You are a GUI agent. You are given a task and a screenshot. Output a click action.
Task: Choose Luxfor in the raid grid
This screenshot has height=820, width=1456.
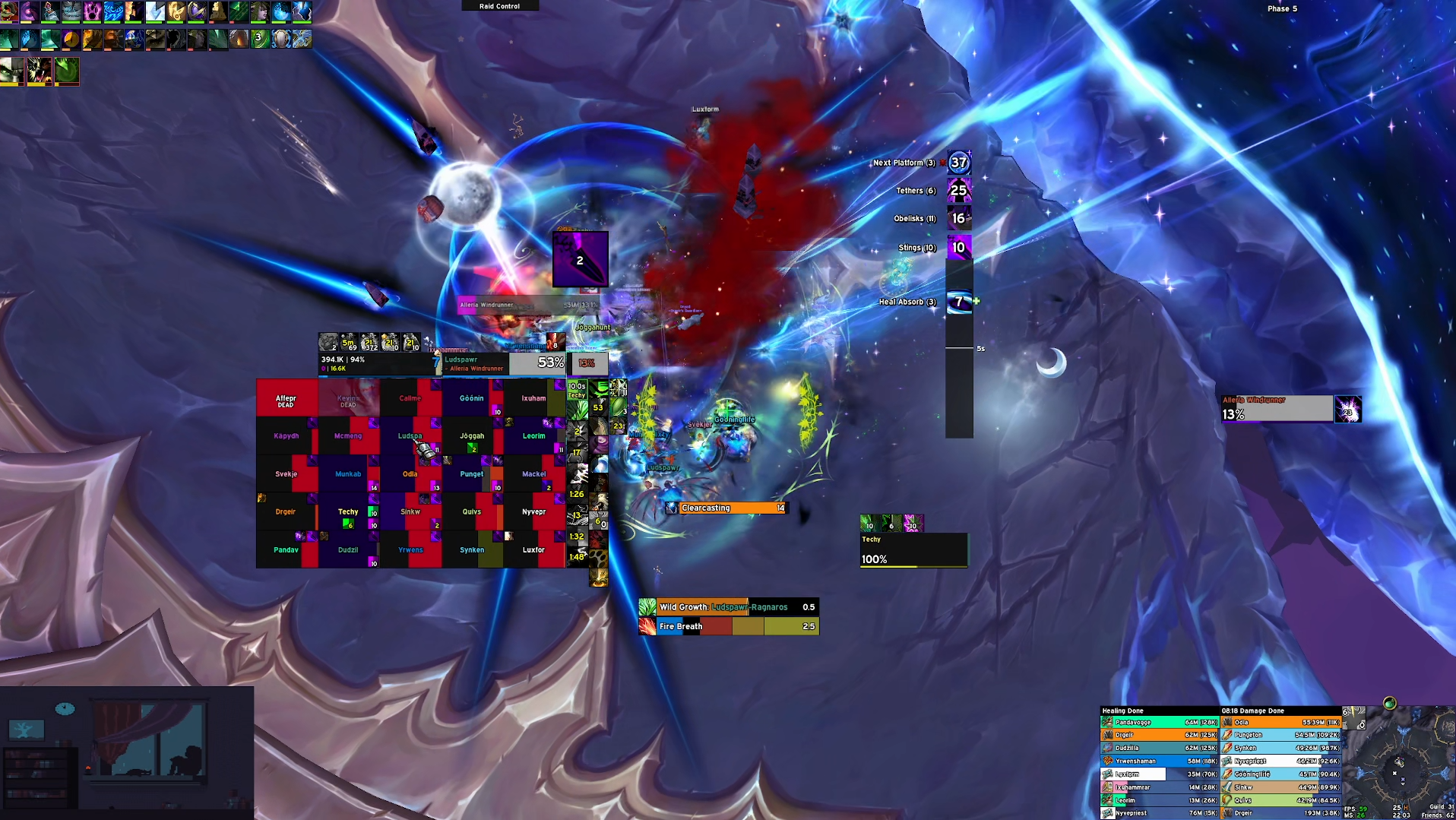tap(533, 549)
